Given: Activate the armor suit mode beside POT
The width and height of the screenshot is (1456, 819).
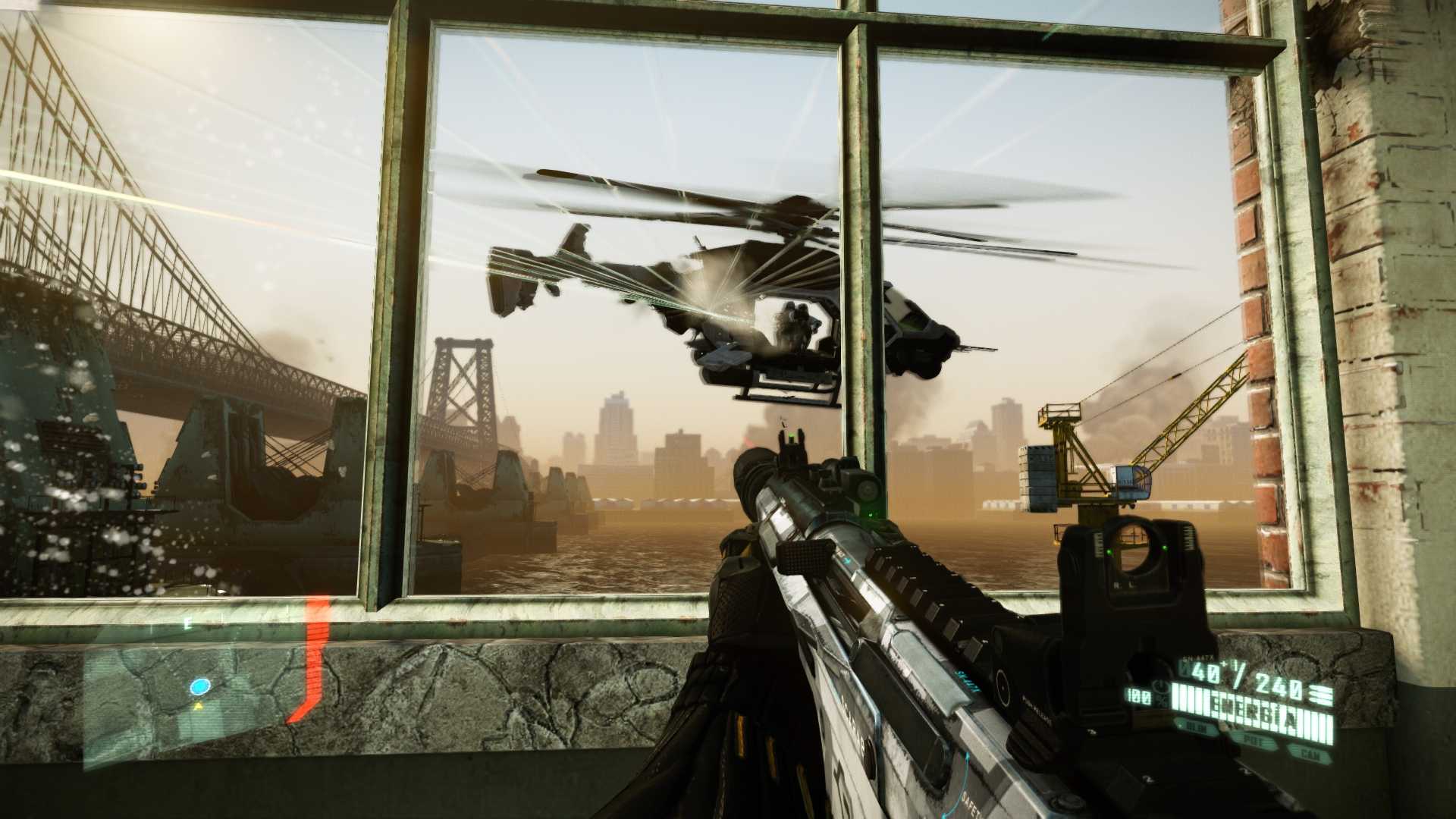Looking at the screenshot, I should pos(1196,728).
